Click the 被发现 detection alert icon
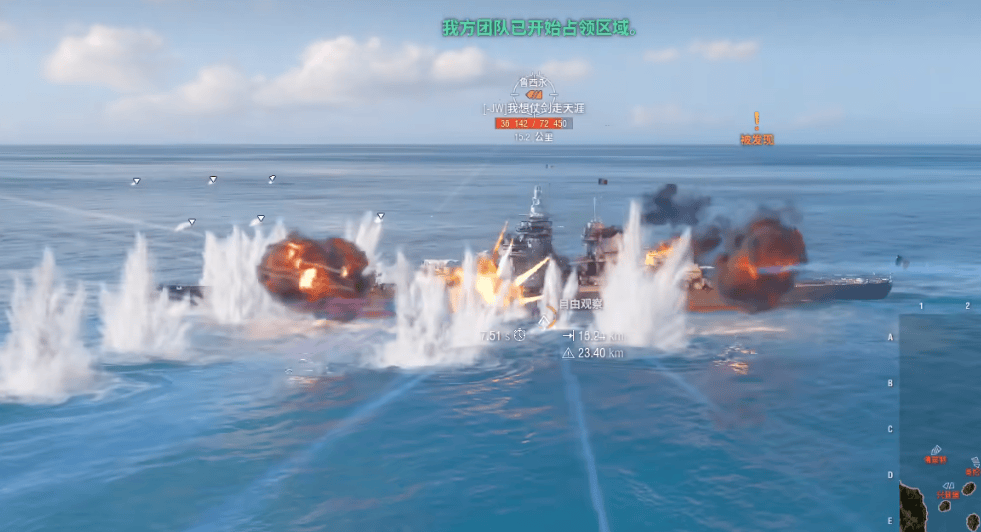Screen dimensions: 981x532 756,122
